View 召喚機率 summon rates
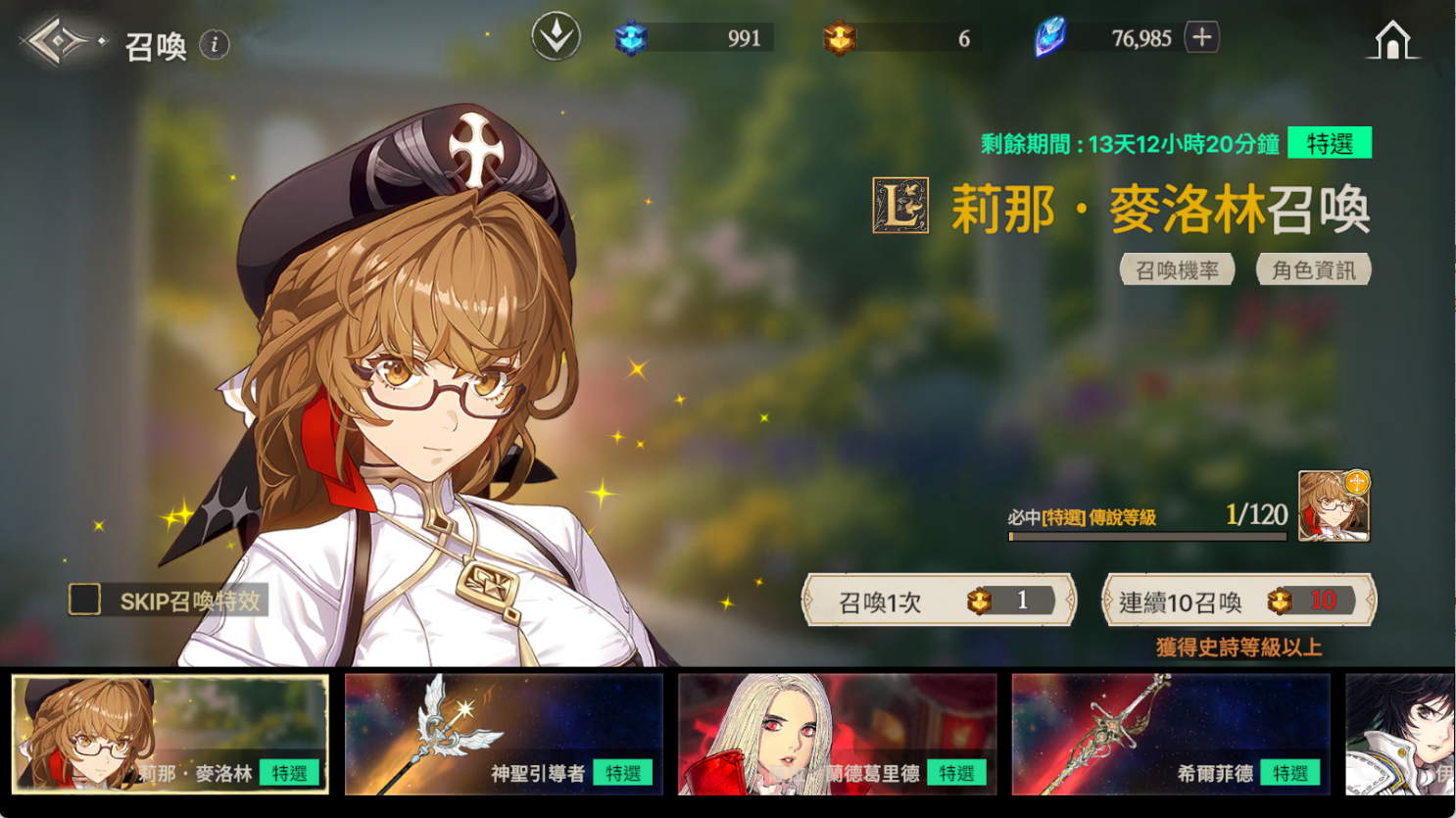This screenshot has width=1456, height=818. click(1177, 269)
